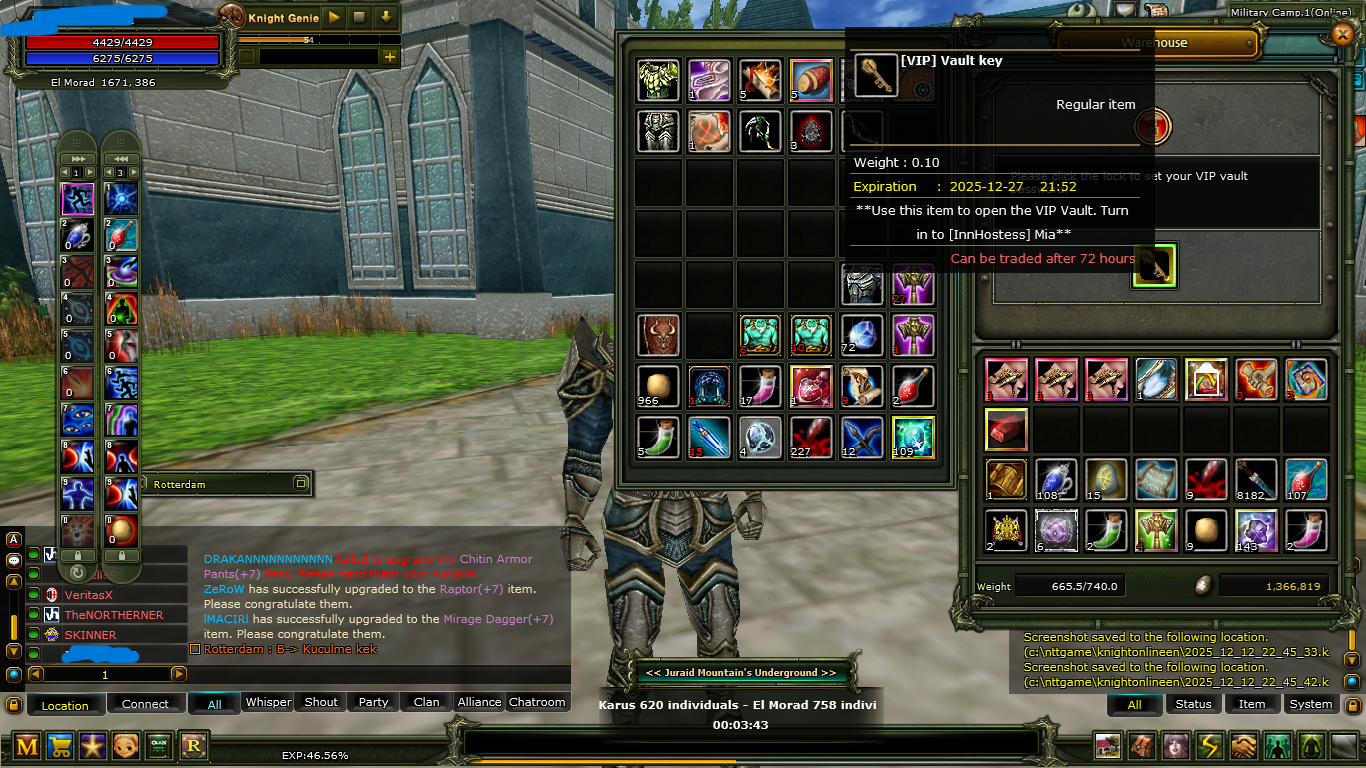The width and height of the screenshot is (1366, 768).
Task: Open the Chatroom tab
Action: [537, 702]
